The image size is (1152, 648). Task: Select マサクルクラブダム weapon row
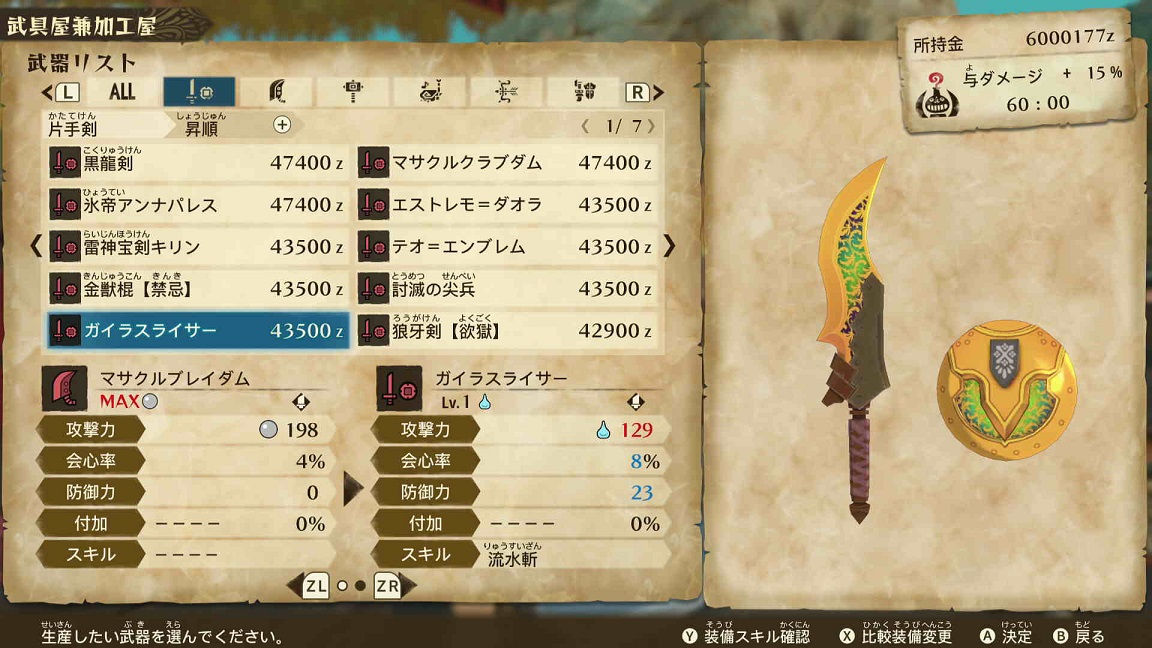coord(507,163)
